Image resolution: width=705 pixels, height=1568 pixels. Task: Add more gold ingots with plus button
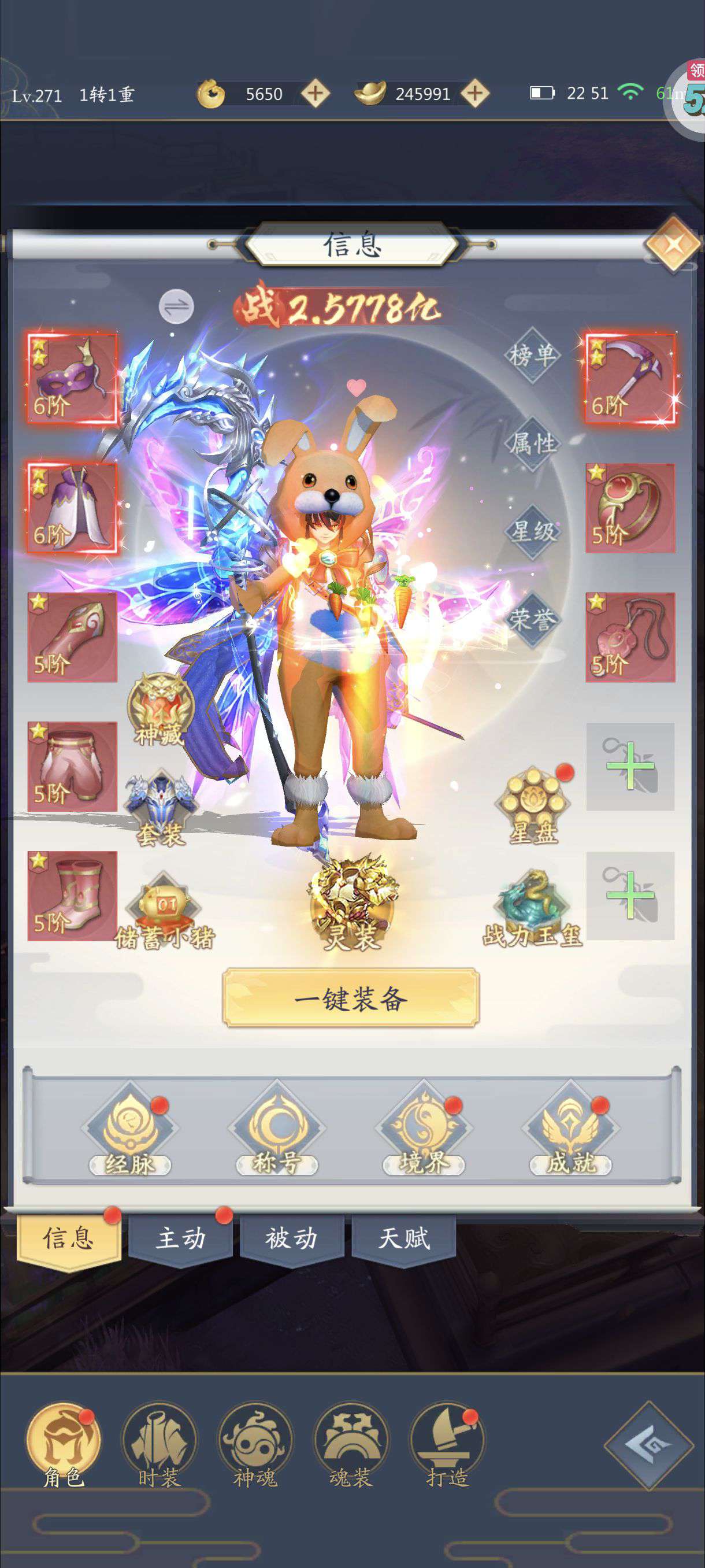click(x=475, y=94)
